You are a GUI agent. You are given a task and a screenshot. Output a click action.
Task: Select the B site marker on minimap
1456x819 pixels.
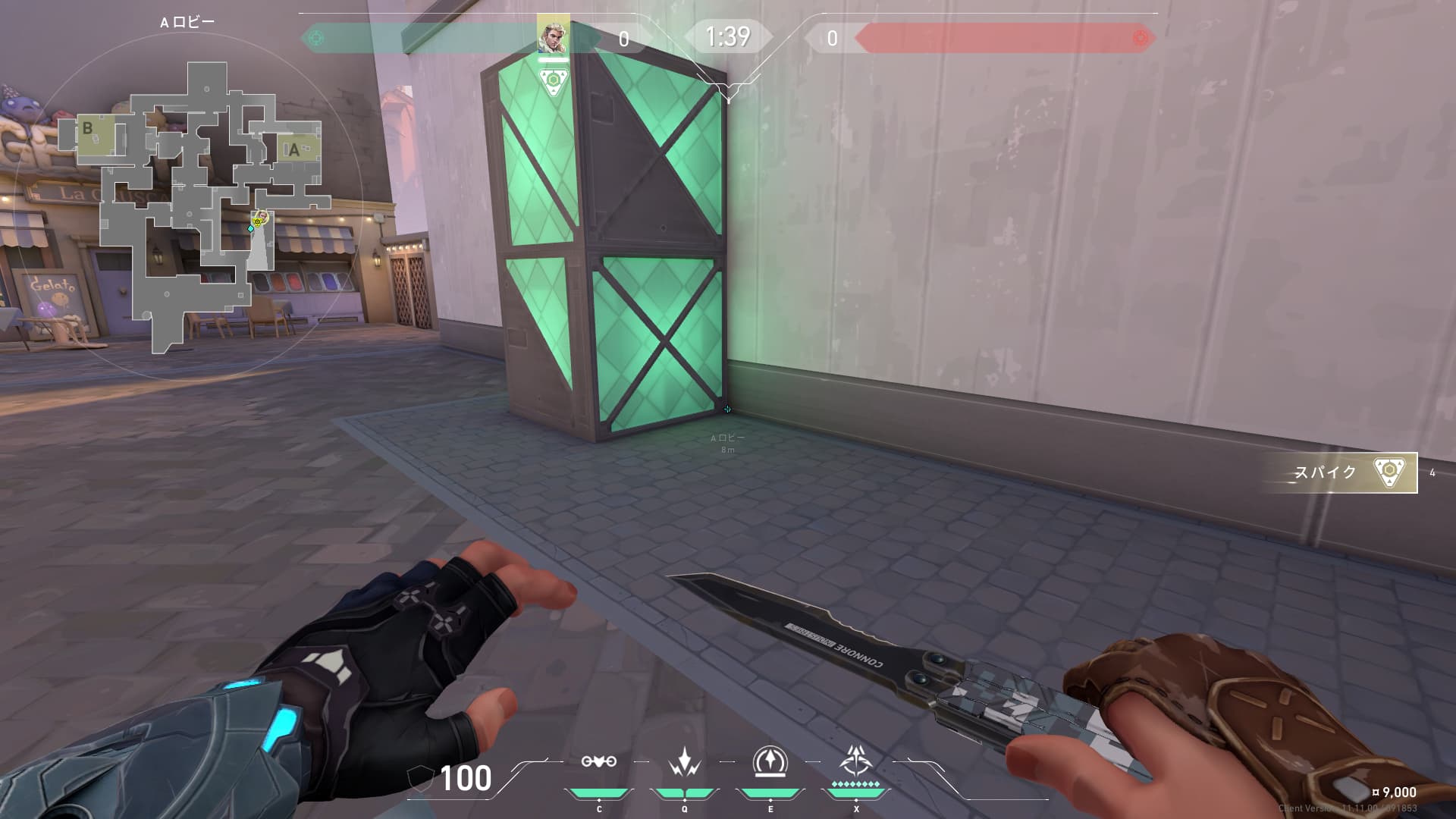88,128
